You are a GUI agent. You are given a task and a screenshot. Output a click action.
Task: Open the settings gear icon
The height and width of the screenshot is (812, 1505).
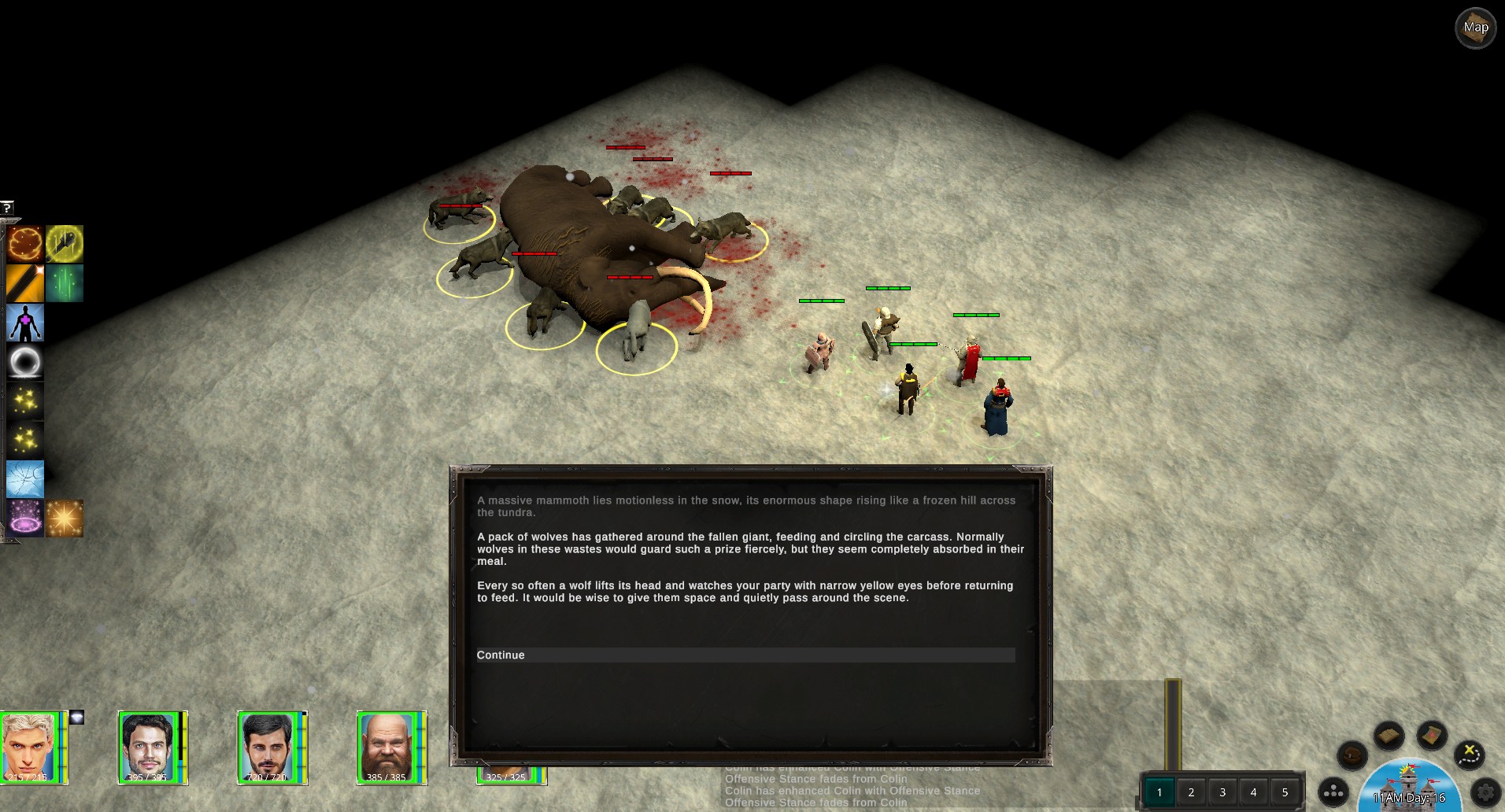coord(1485,792)
